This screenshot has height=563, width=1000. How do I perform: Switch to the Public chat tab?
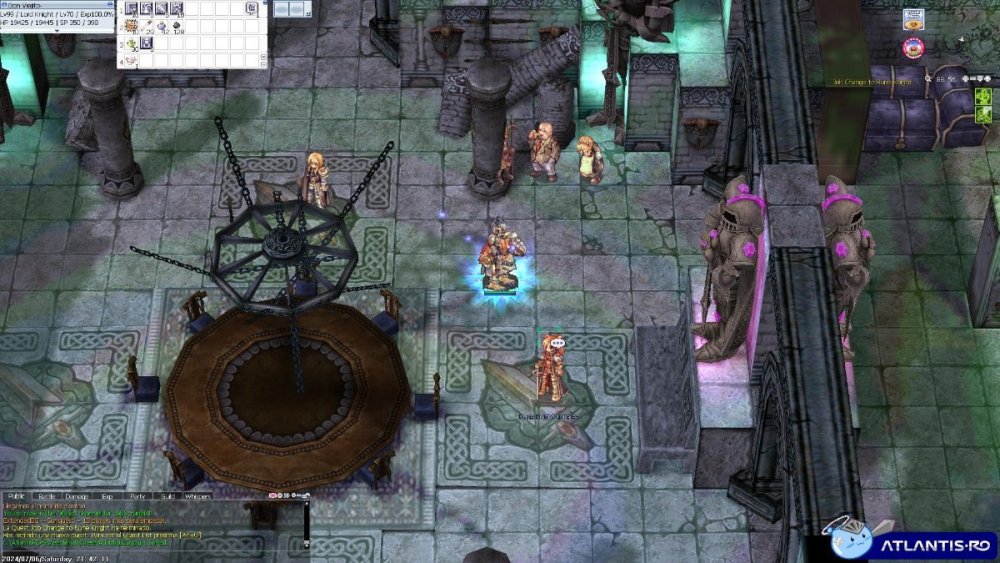[16, 496]
